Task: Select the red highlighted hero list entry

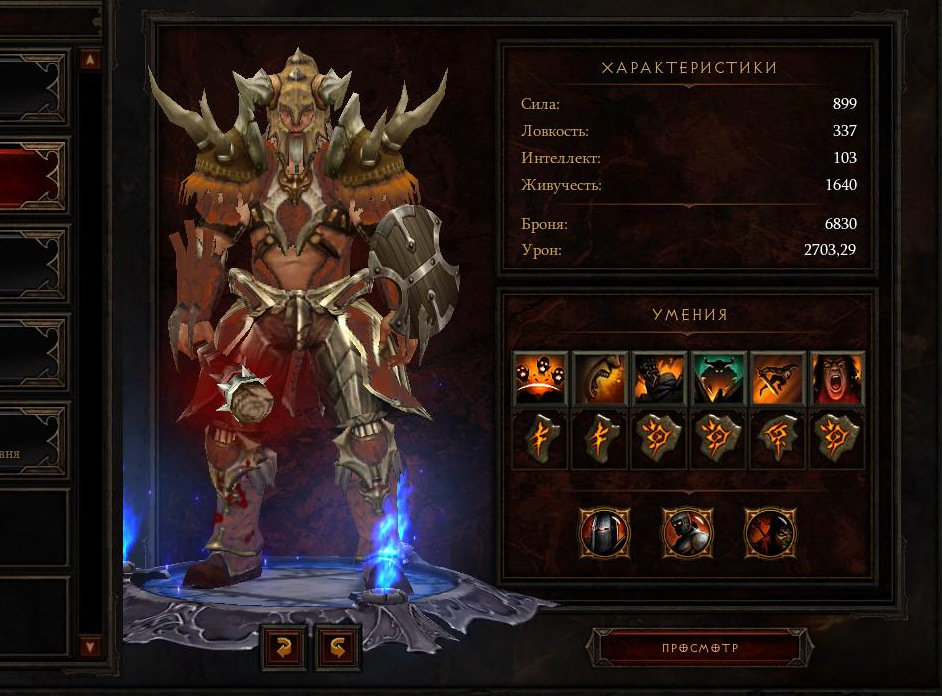Action: pos(33,177)
